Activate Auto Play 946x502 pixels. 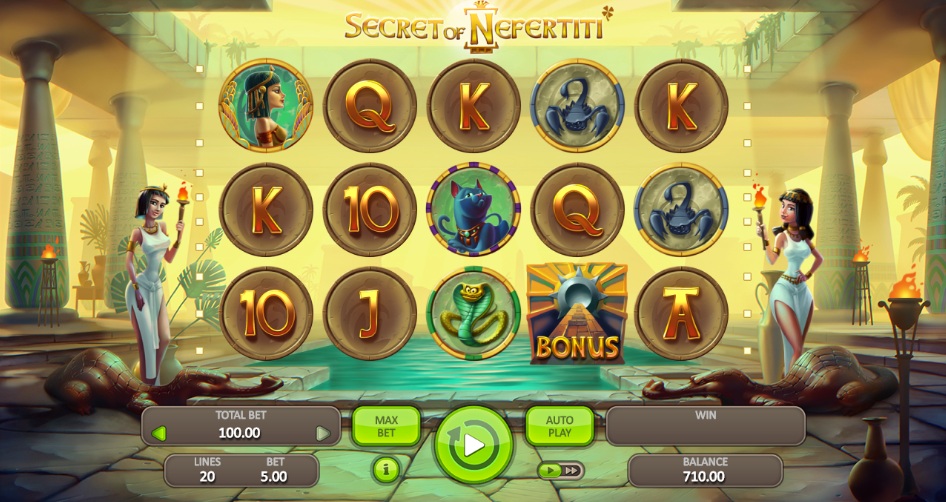pos(559,426)
